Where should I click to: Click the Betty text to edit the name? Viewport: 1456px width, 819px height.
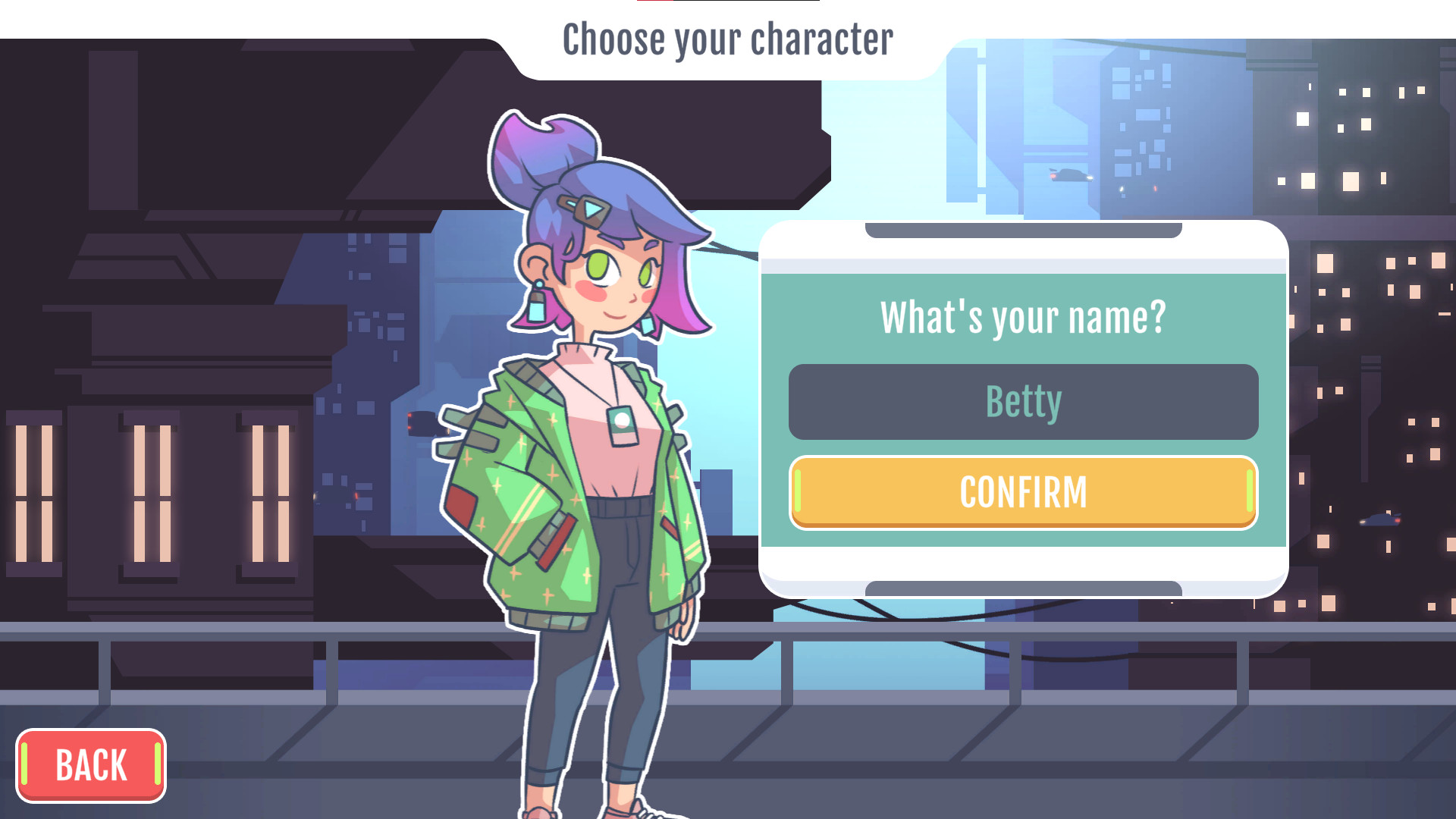click(1023, 401)
